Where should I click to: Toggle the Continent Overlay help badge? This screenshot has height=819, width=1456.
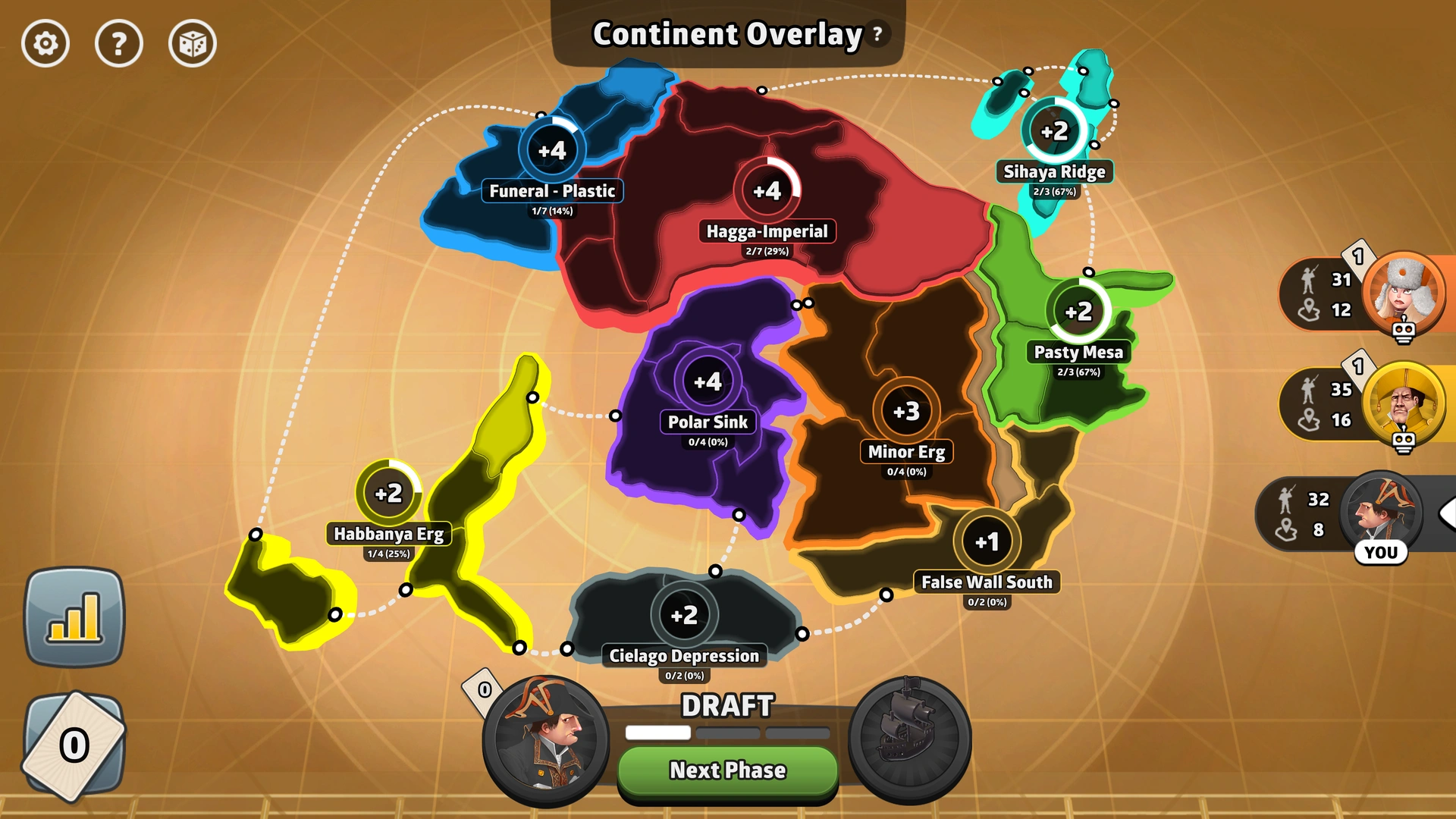coord(877,33)
